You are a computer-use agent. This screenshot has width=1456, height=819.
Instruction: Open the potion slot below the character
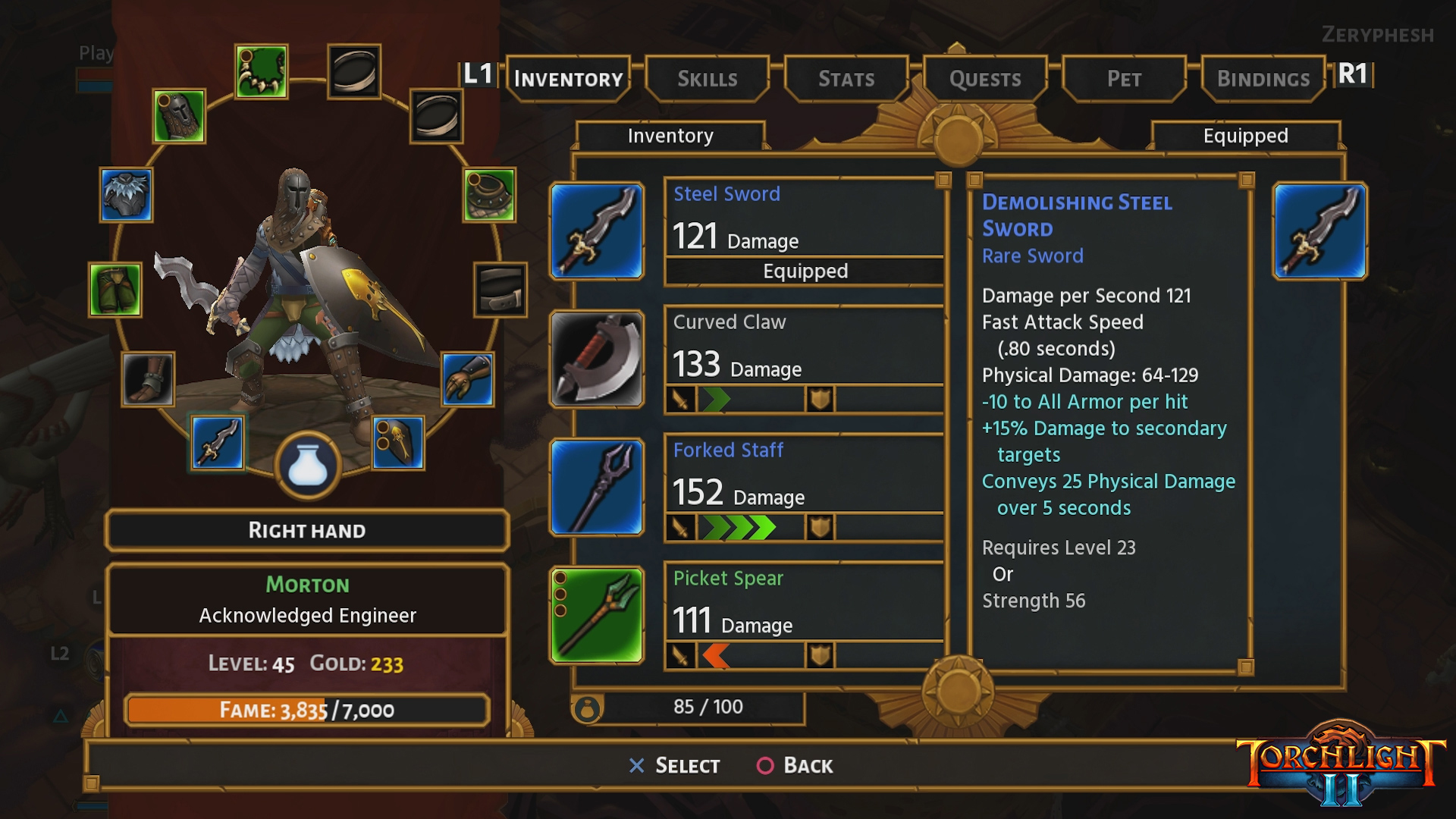tap(308, 465)
